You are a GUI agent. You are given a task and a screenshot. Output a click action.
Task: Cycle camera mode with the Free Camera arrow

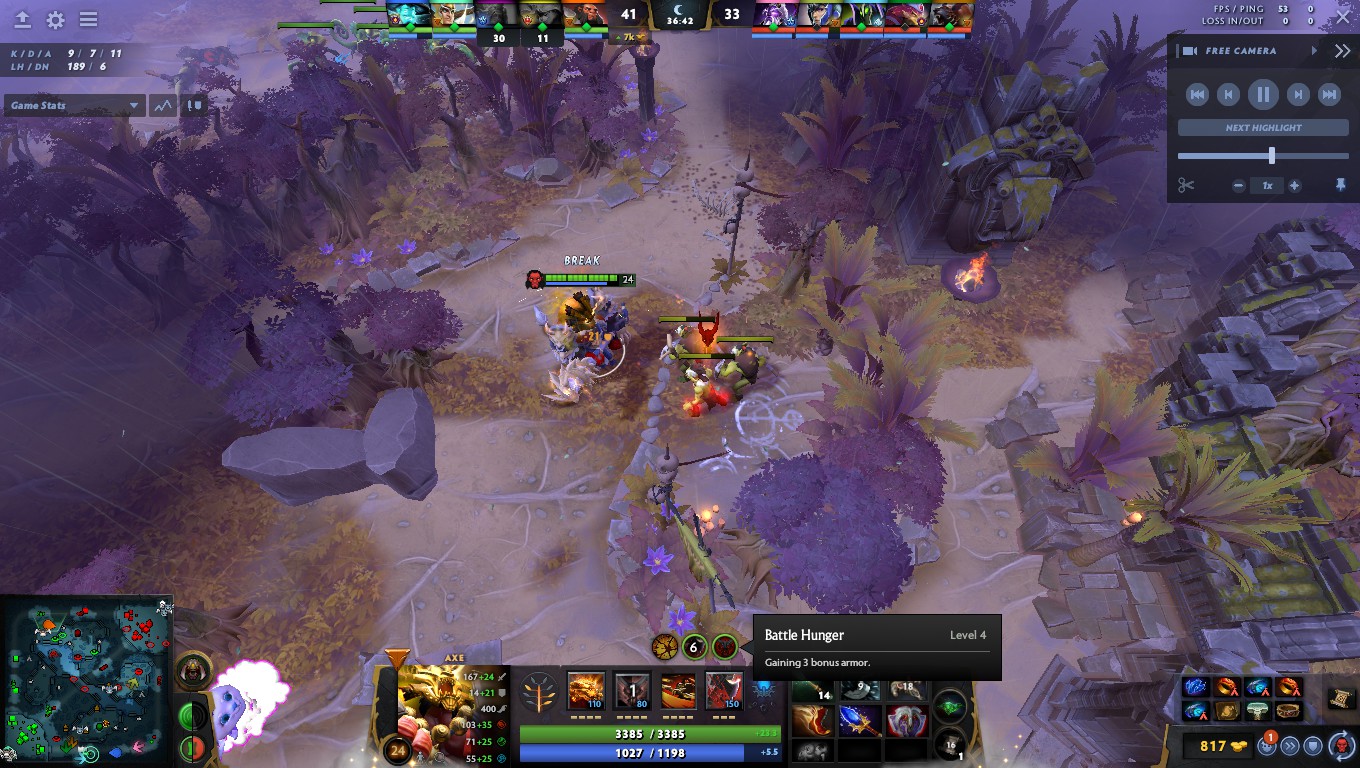[1314, 50]
